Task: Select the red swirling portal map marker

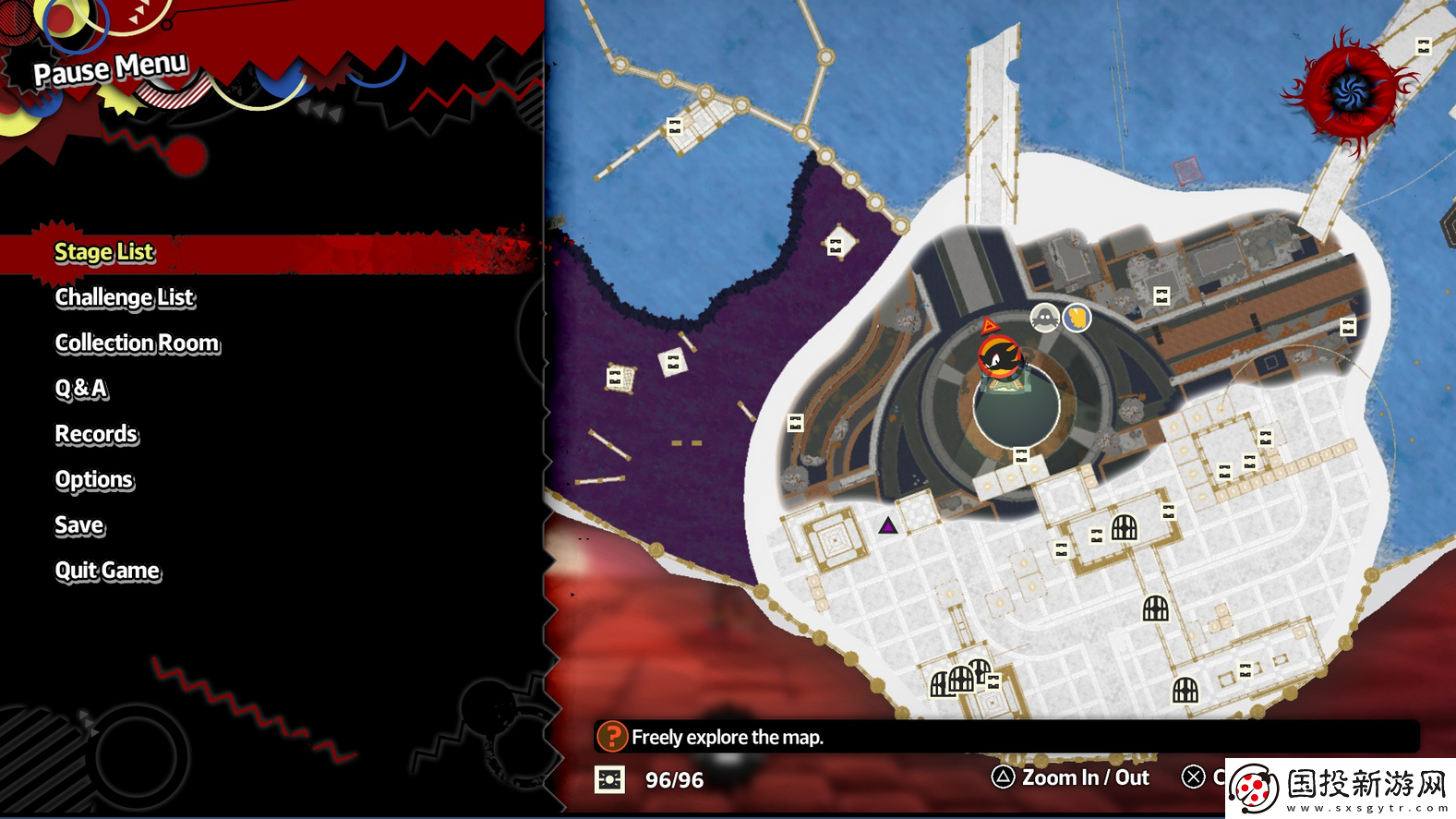Action: 1349,90
